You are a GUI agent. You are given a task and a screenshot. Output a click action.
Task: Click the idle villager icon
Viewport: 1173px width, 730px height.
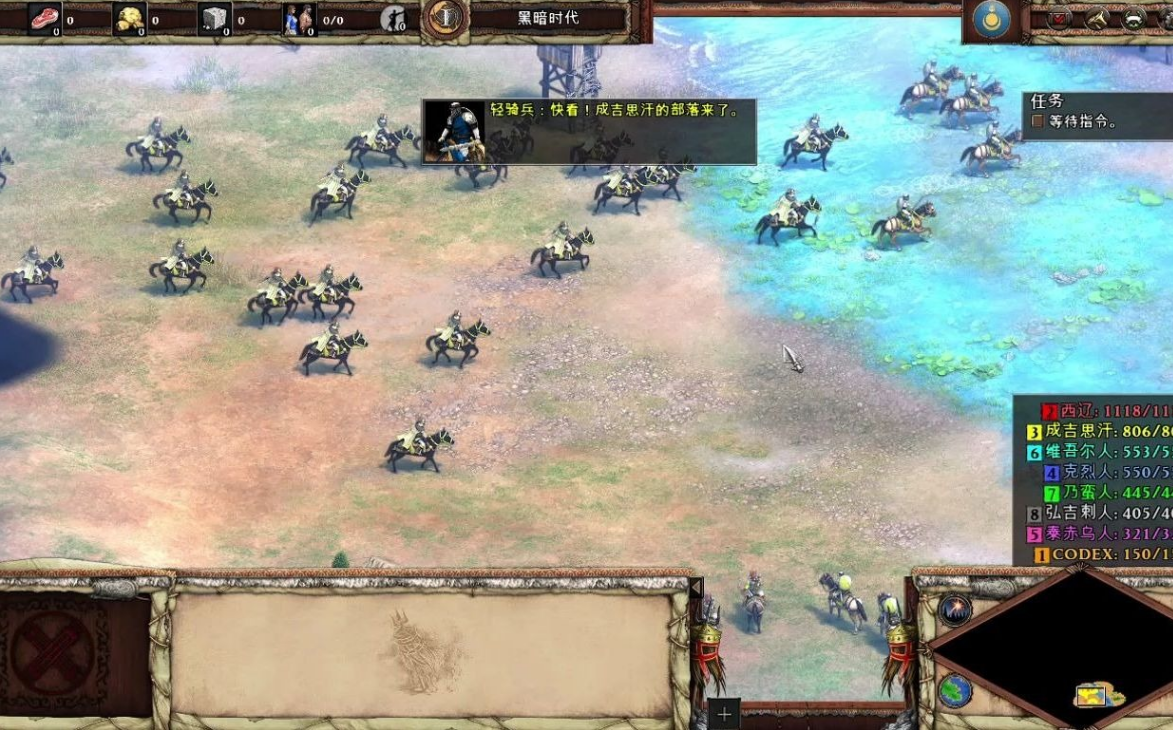point(393,19)
